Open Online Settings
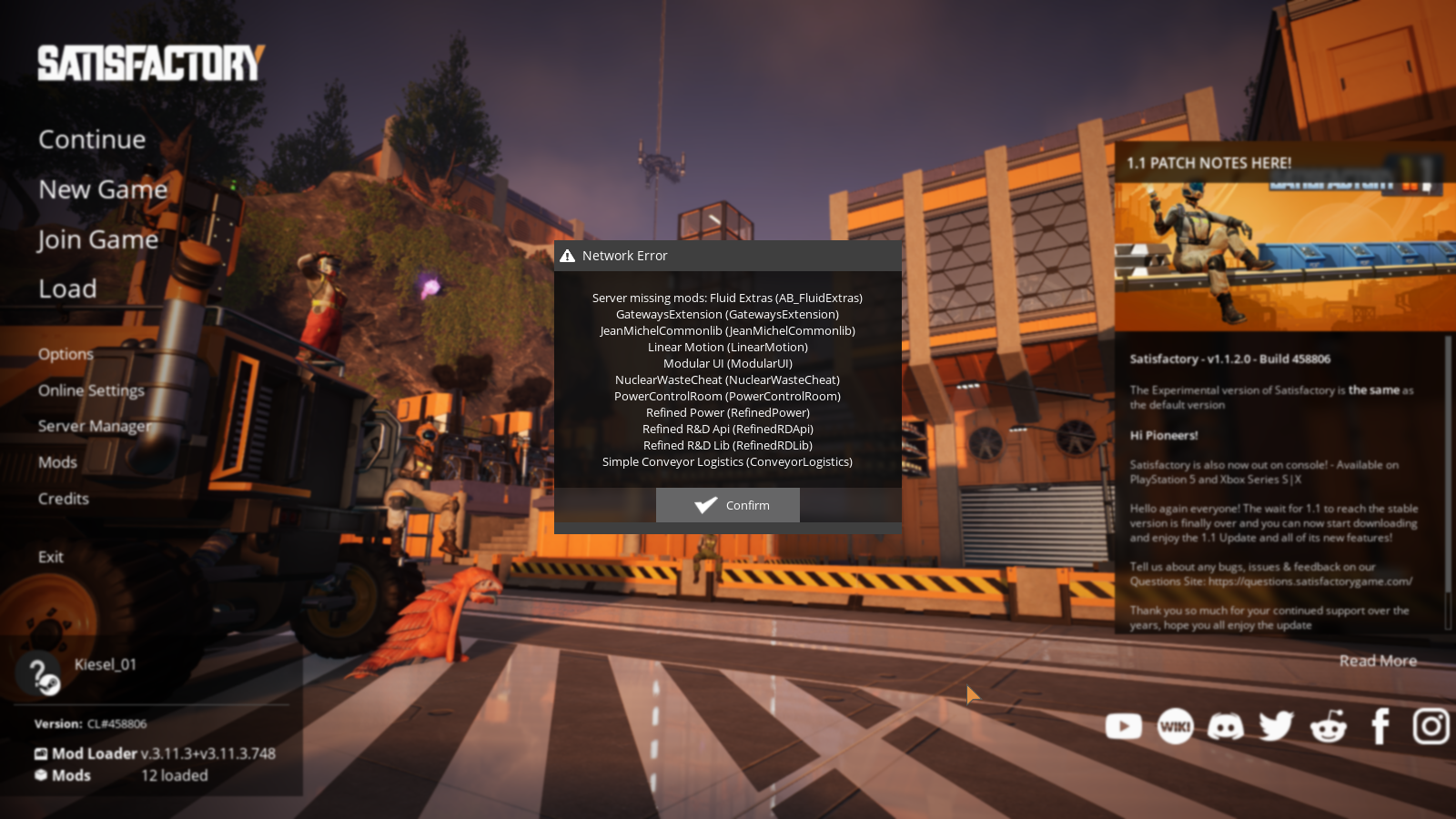The height and width of the screenshot is (819, 1456). [91, 390]
